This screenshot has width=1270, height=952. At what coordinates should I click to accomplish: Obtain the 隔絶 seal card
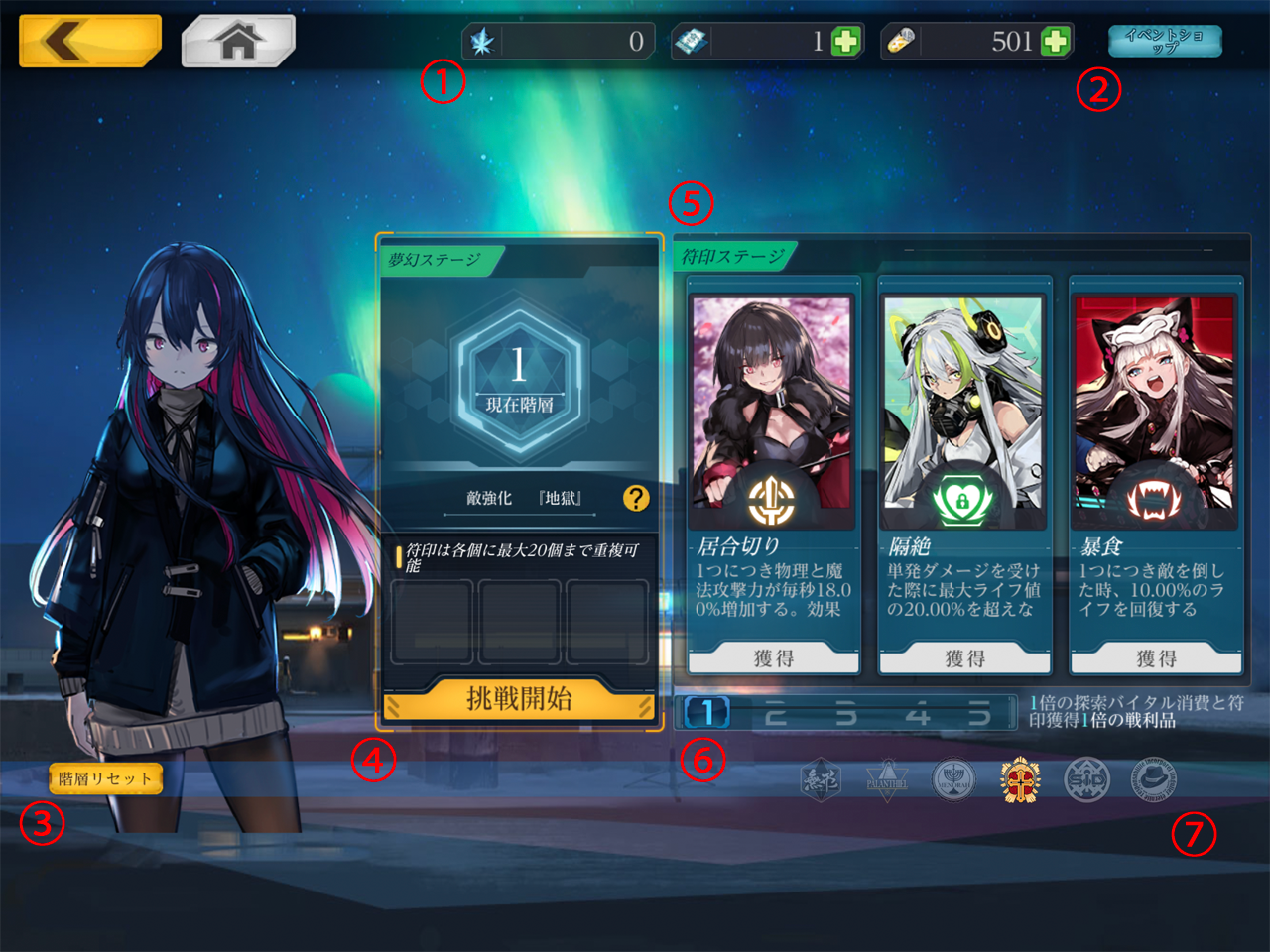click(x=964, y=658)
